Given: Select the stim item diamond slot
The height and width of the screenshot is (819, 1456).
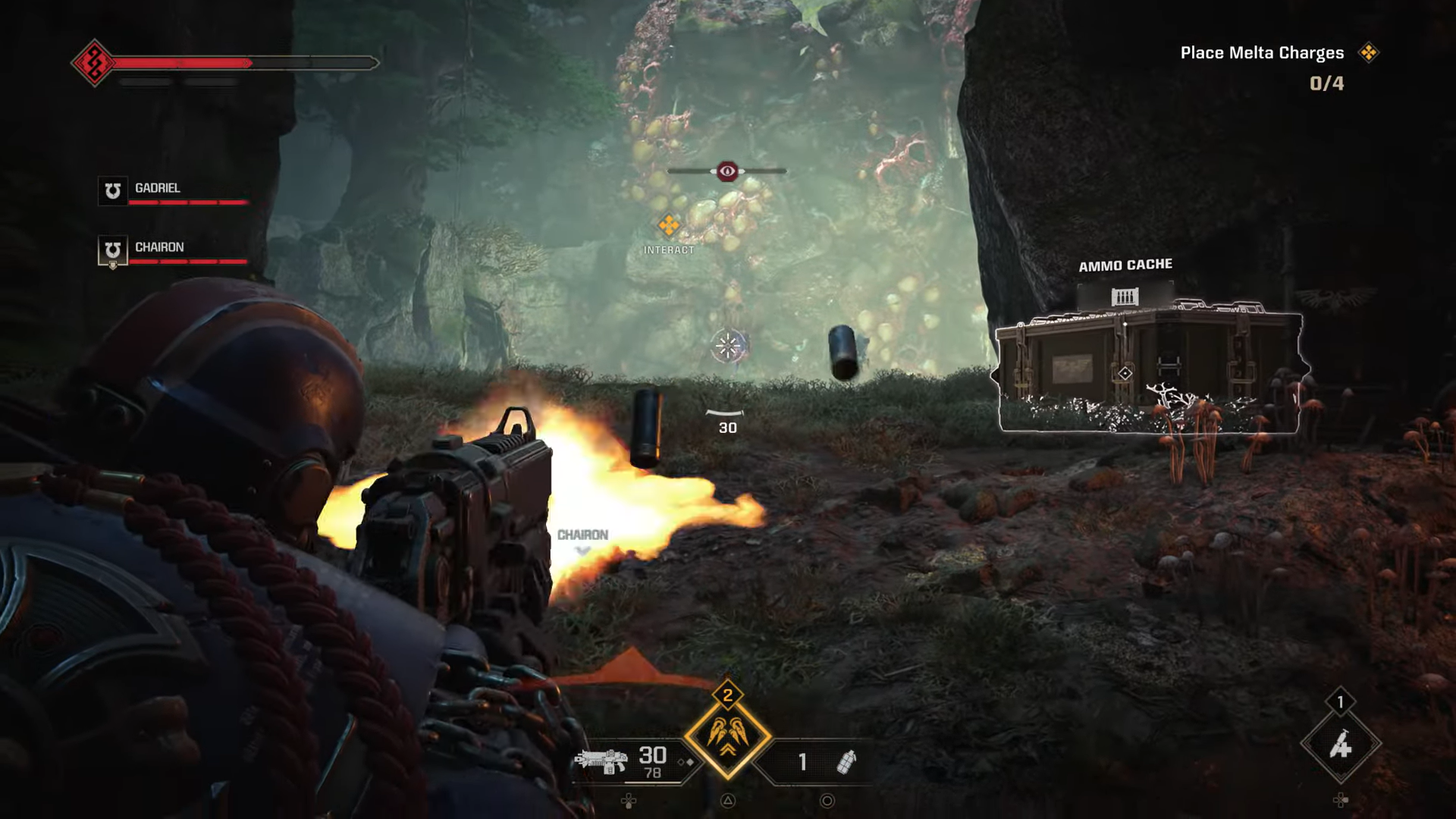Looking at the screenshot, I should [1340, 746].
